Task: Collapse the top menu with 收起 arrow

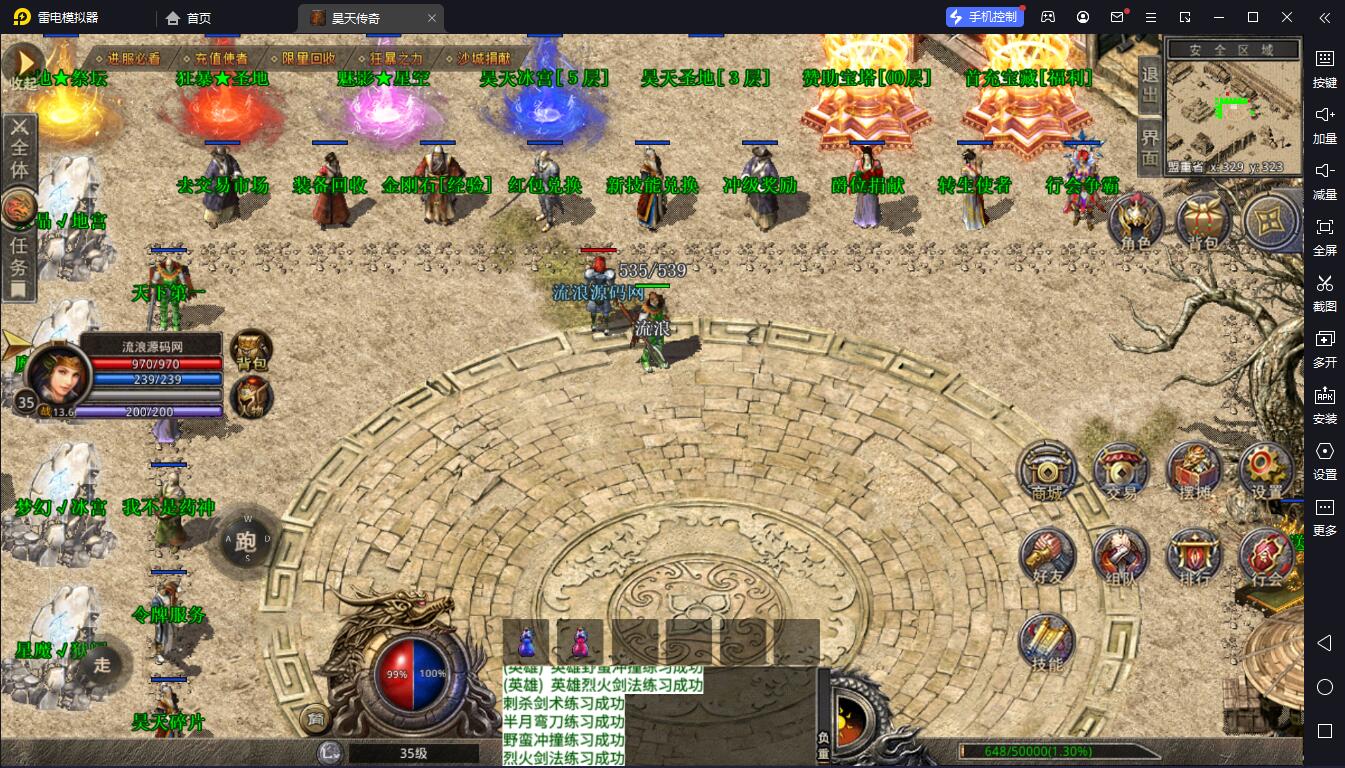Action: pyautogui.click(x=23, y=62)
